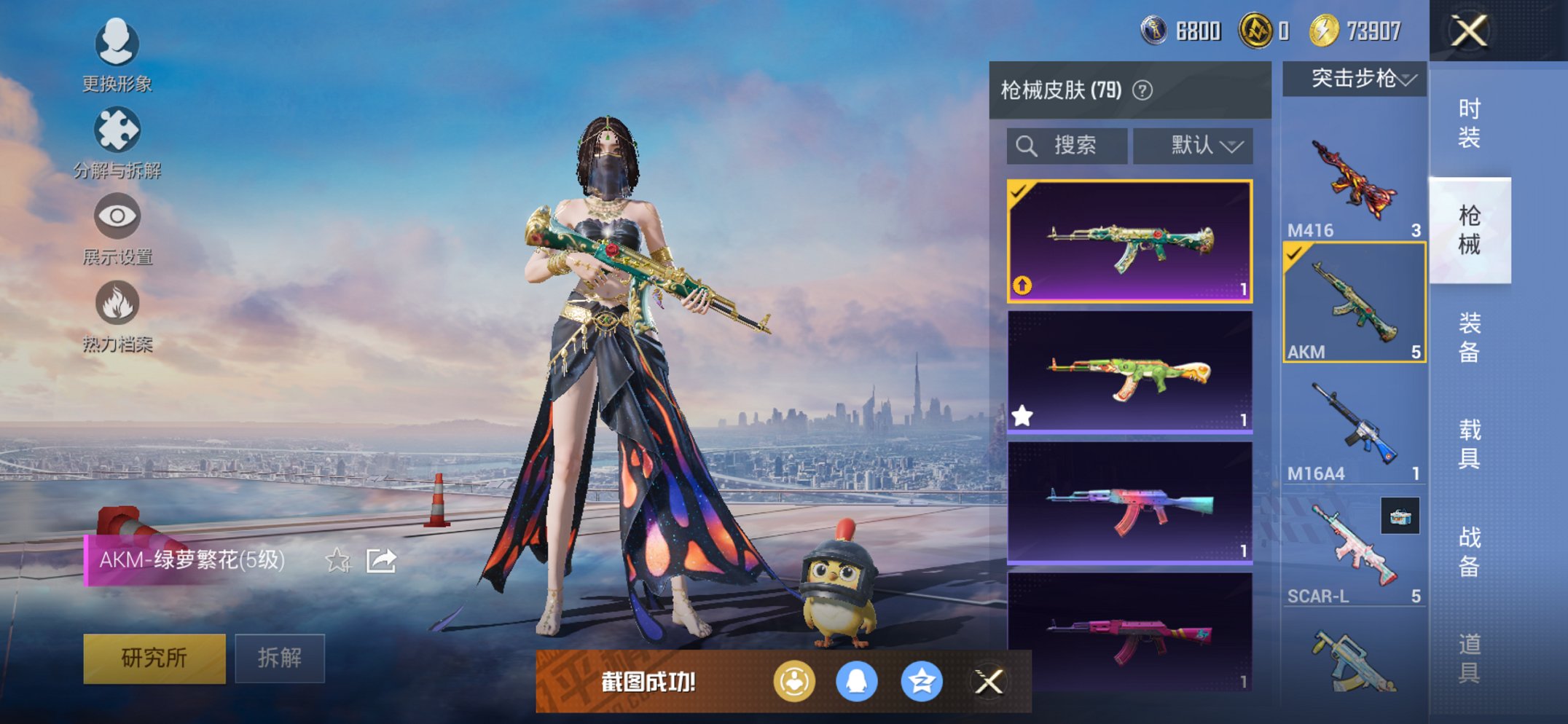The height and width of the screenshot is (724, 1568).
Task: Share the AKM-绿萝繁花 skin
Action: click(381, 560)
